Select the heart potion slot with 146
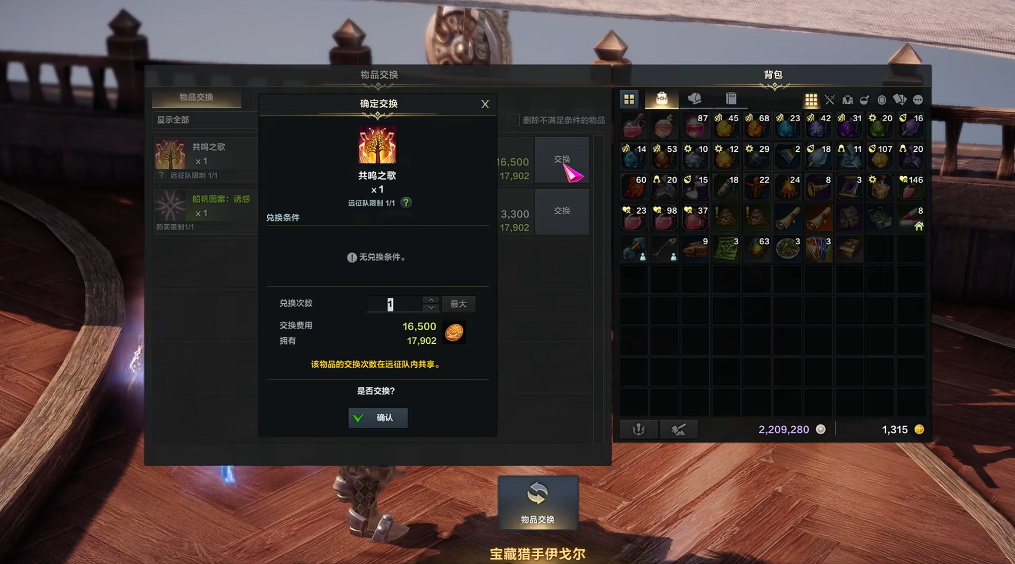 click(910, 187)
